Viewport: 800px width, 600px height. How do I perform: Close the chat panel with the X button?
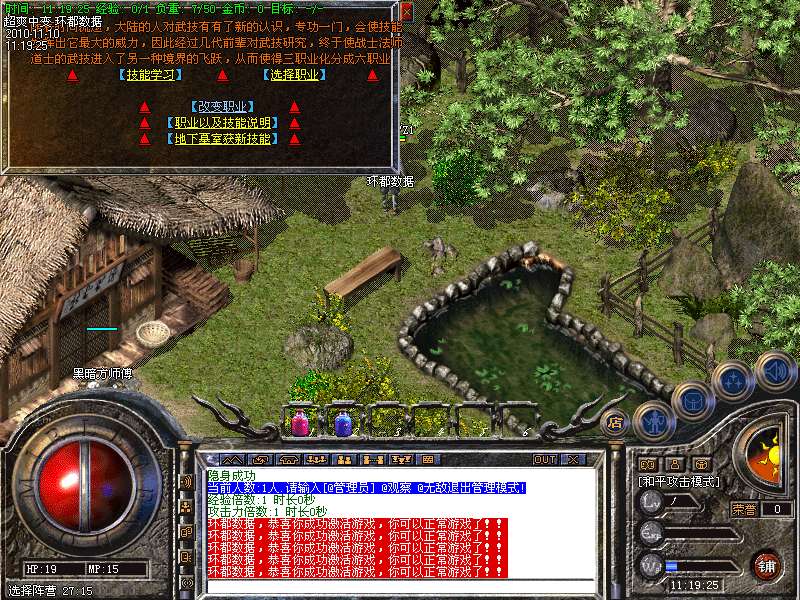574,460
